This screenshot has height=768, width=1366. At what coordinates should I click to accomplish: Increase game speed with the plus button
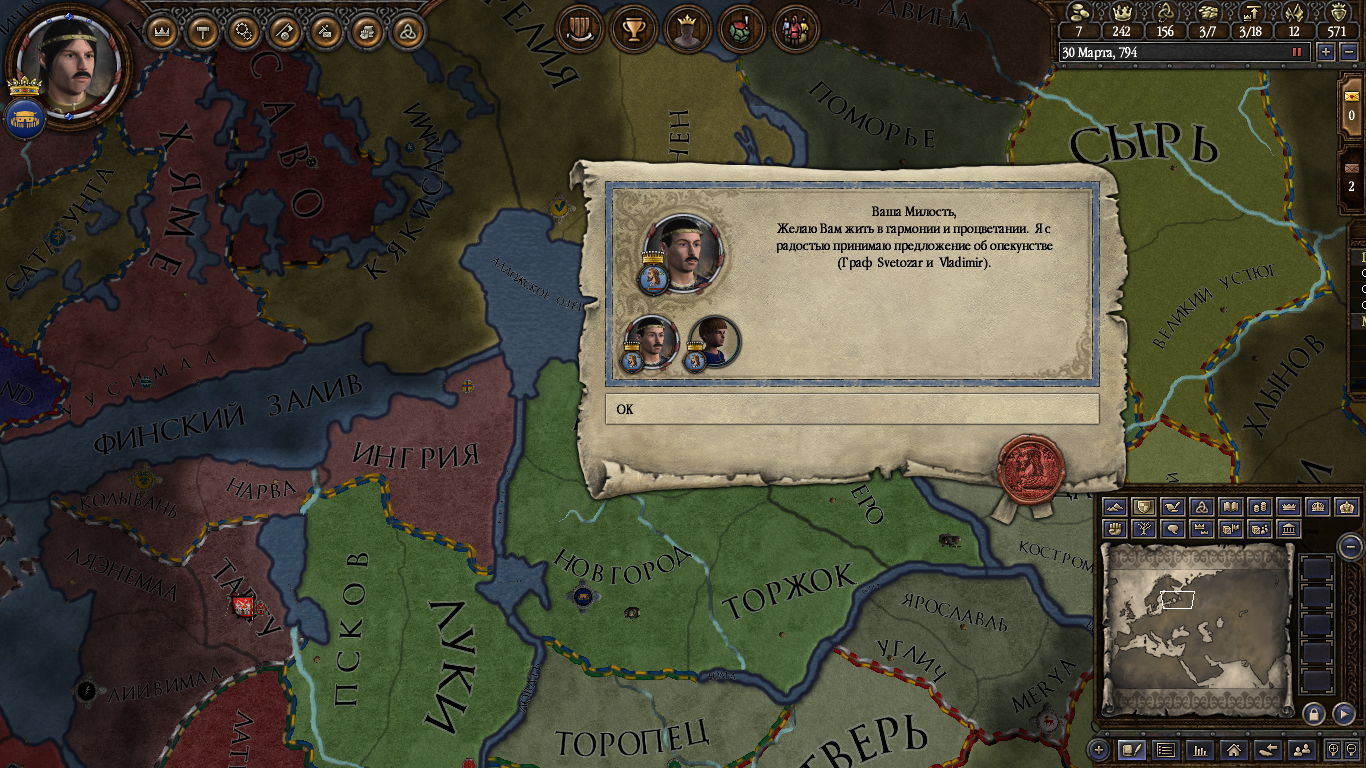[x=1326, y=52]
